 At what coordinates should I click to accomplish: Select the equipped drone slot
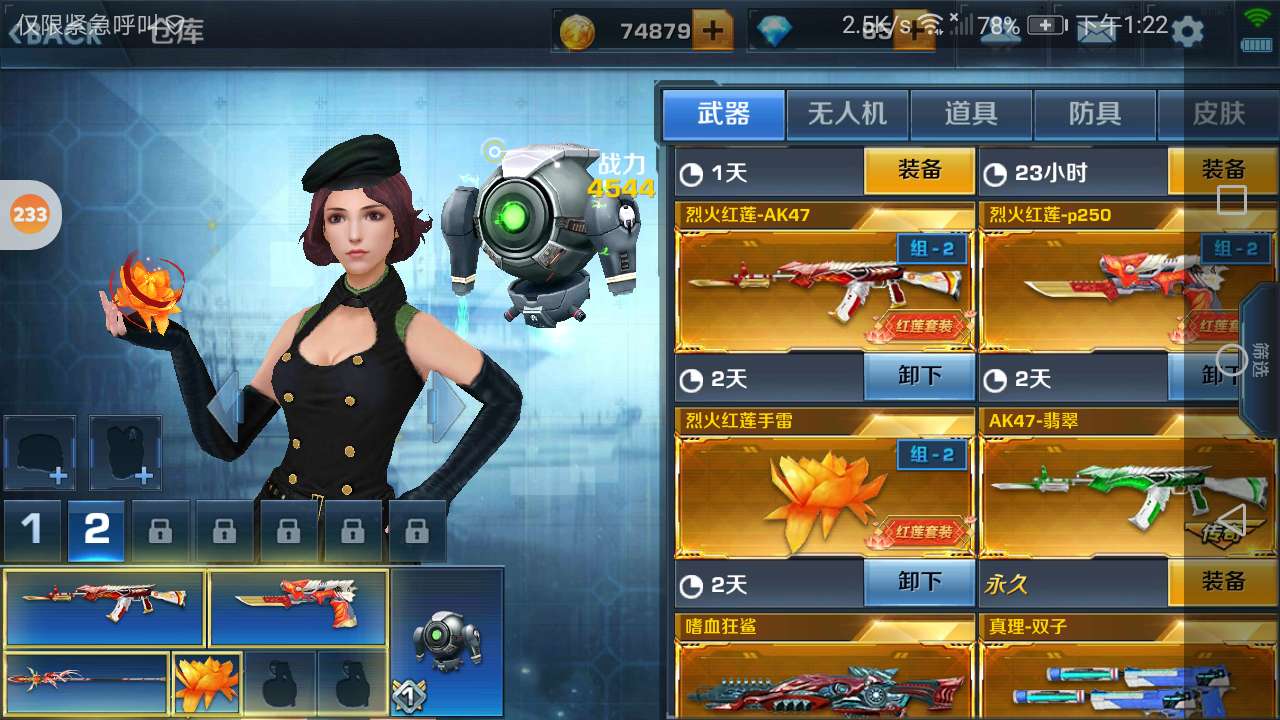(x=447, y=642)
